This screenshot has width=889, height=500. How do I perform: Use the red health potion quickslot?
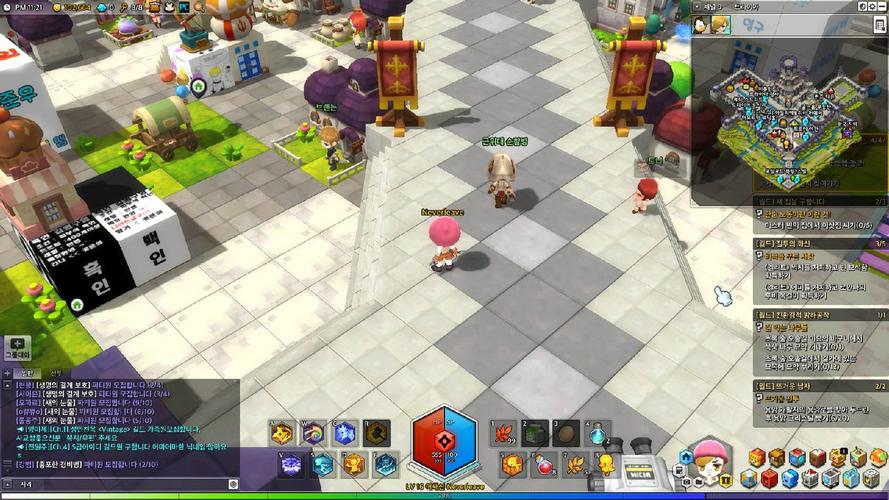click(x=543, y=464)
